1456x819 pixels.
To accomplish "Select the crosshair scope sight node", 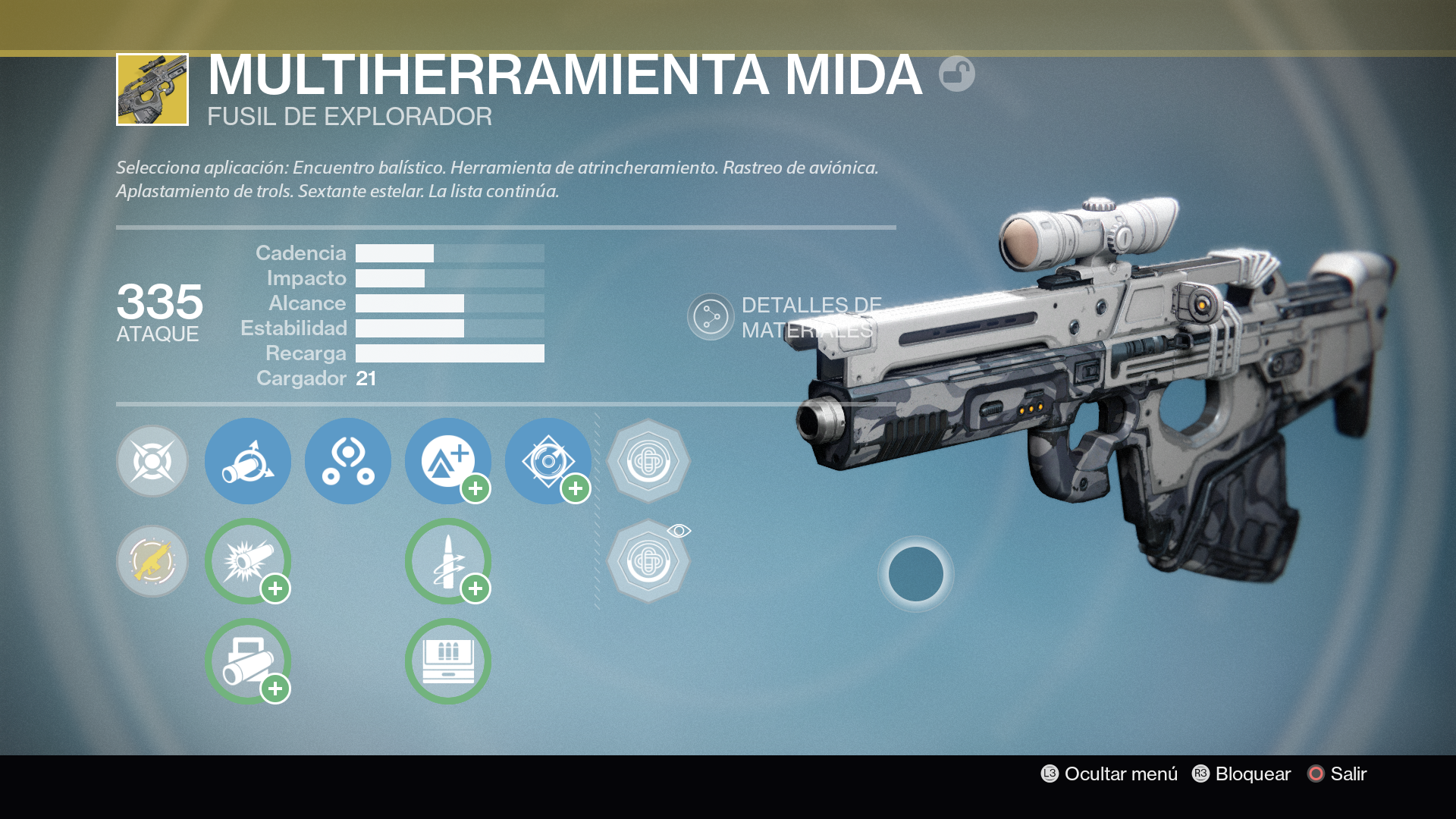I will click(152, 461).
